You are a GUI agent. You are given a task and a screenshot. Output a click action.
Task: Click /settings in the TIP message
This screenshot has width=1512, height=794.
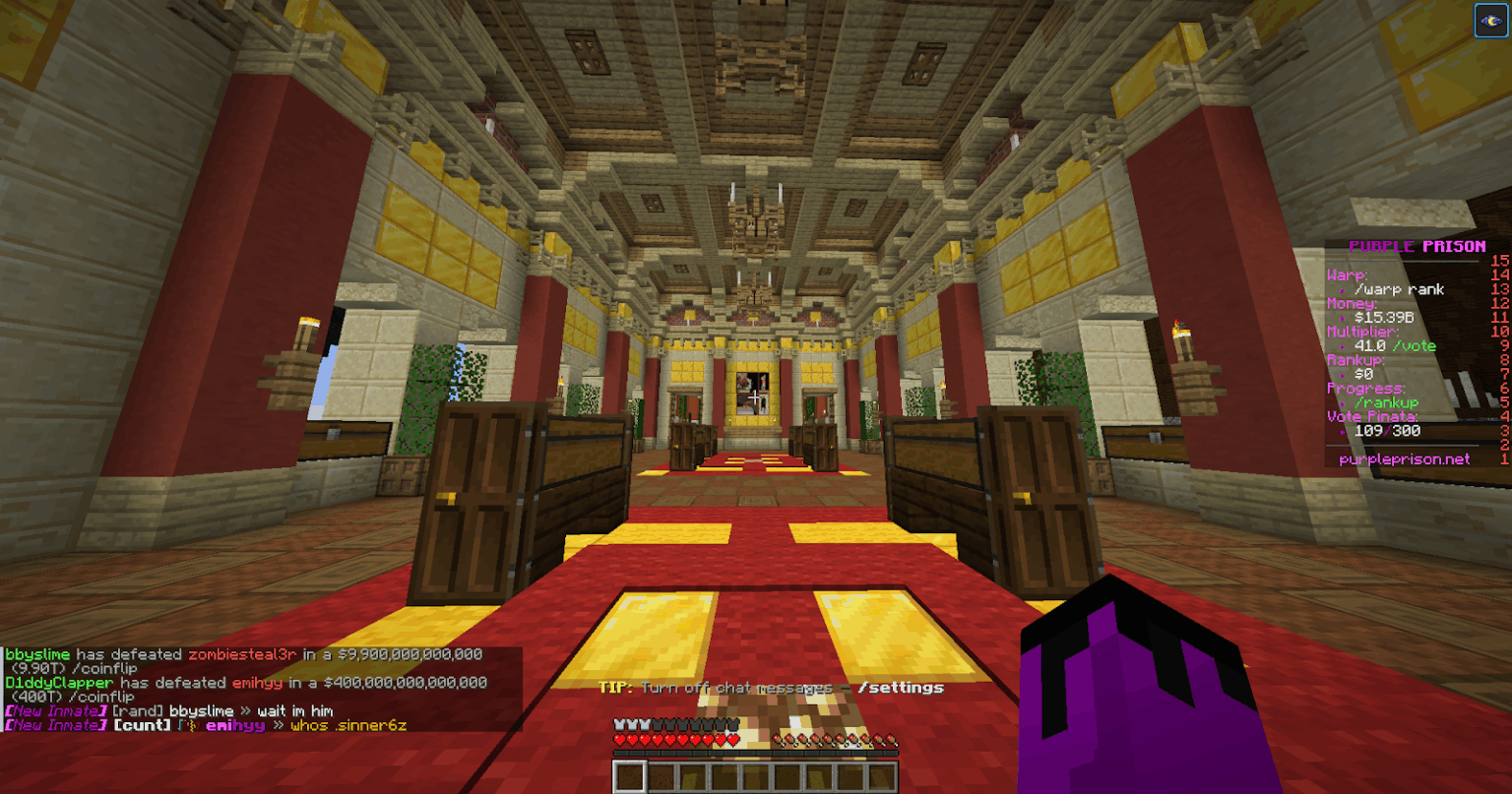tap(902, 688)
